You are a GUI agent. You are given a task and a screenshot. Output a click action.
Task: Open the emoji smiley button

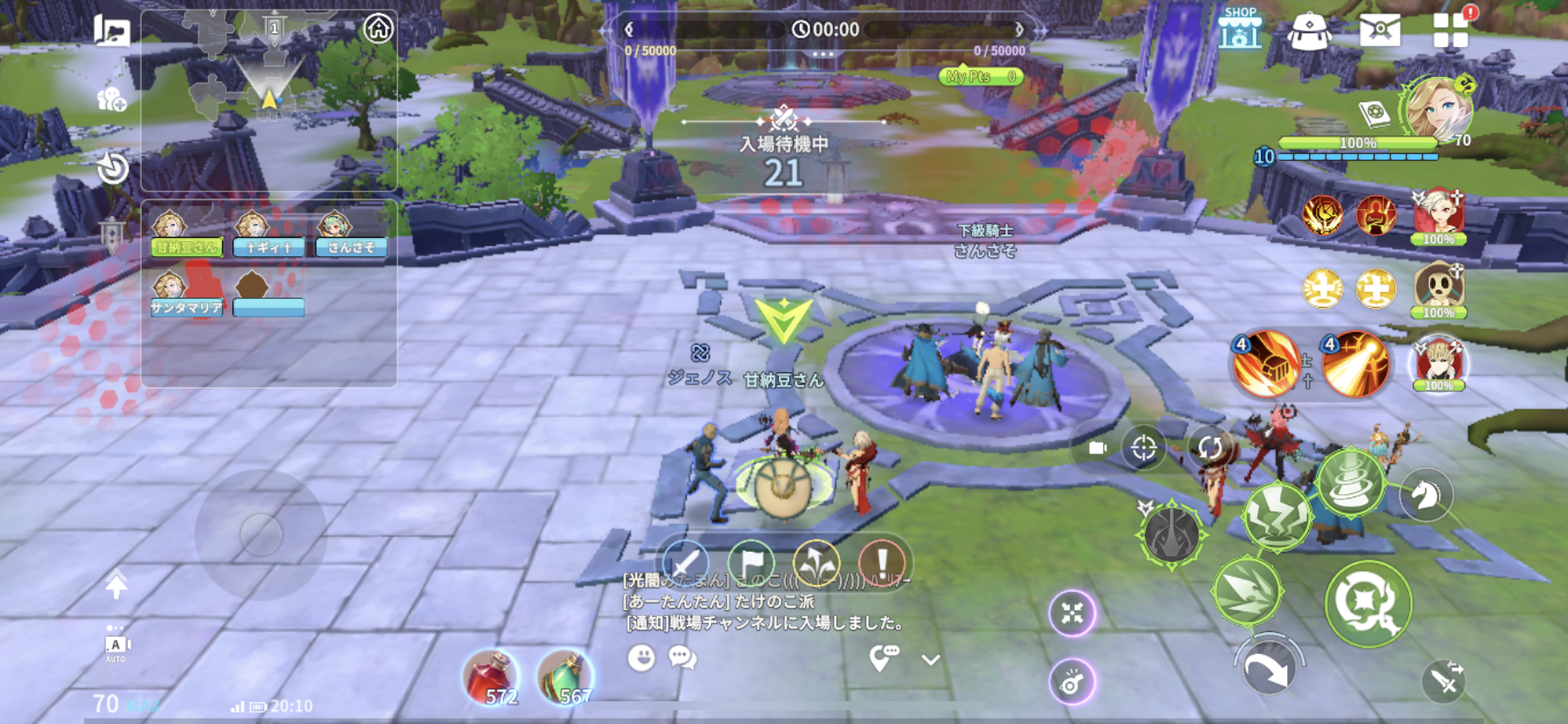click(x=641, y=658)
